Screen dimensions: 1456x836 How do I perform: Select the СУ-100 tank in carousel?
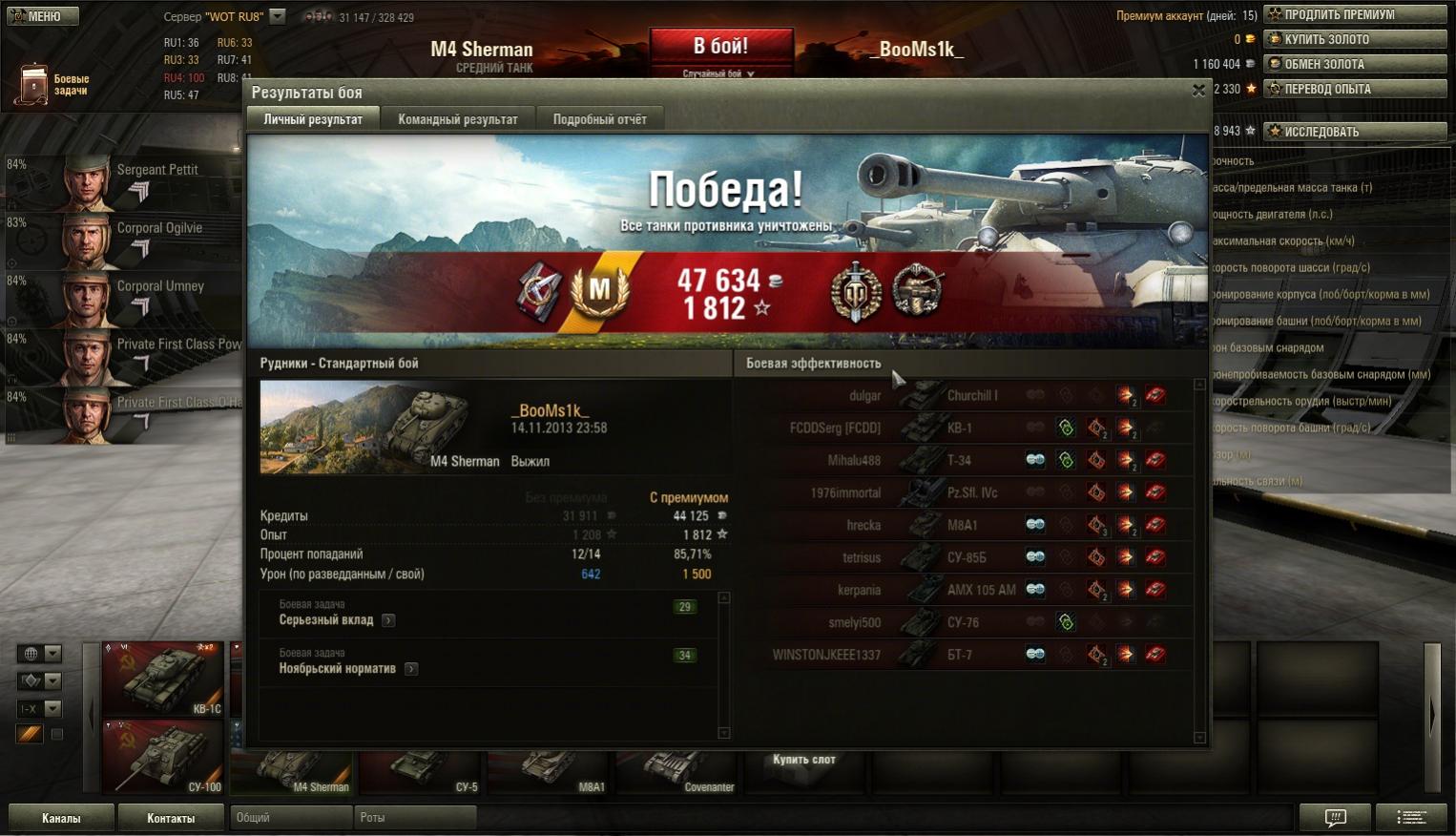tap(162, 757)
